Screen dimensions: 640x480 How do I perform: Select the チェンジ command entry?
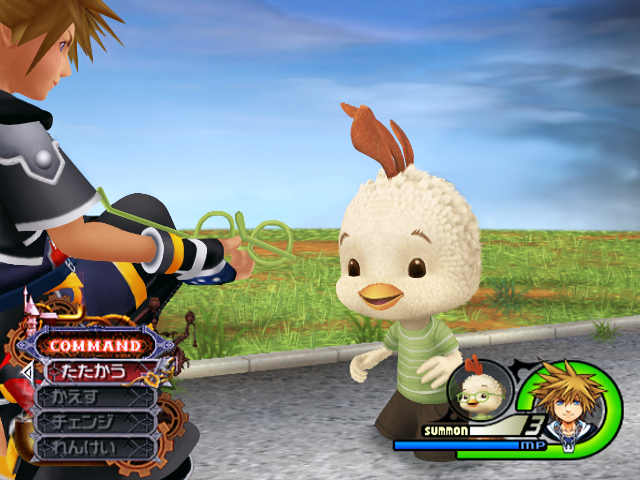95,422
